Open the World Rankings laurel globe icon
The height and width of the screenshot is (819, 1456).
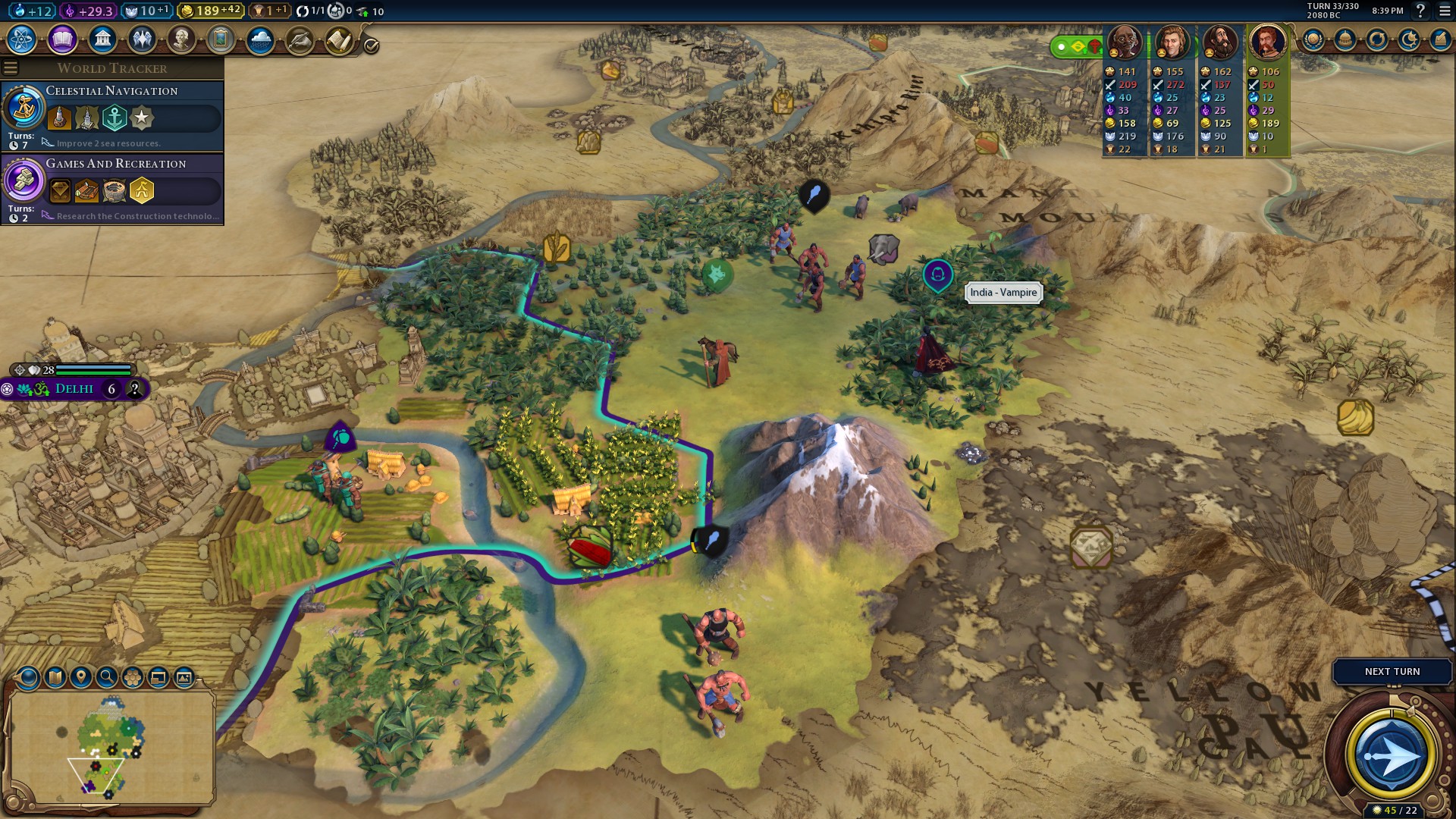[1313, 39]
